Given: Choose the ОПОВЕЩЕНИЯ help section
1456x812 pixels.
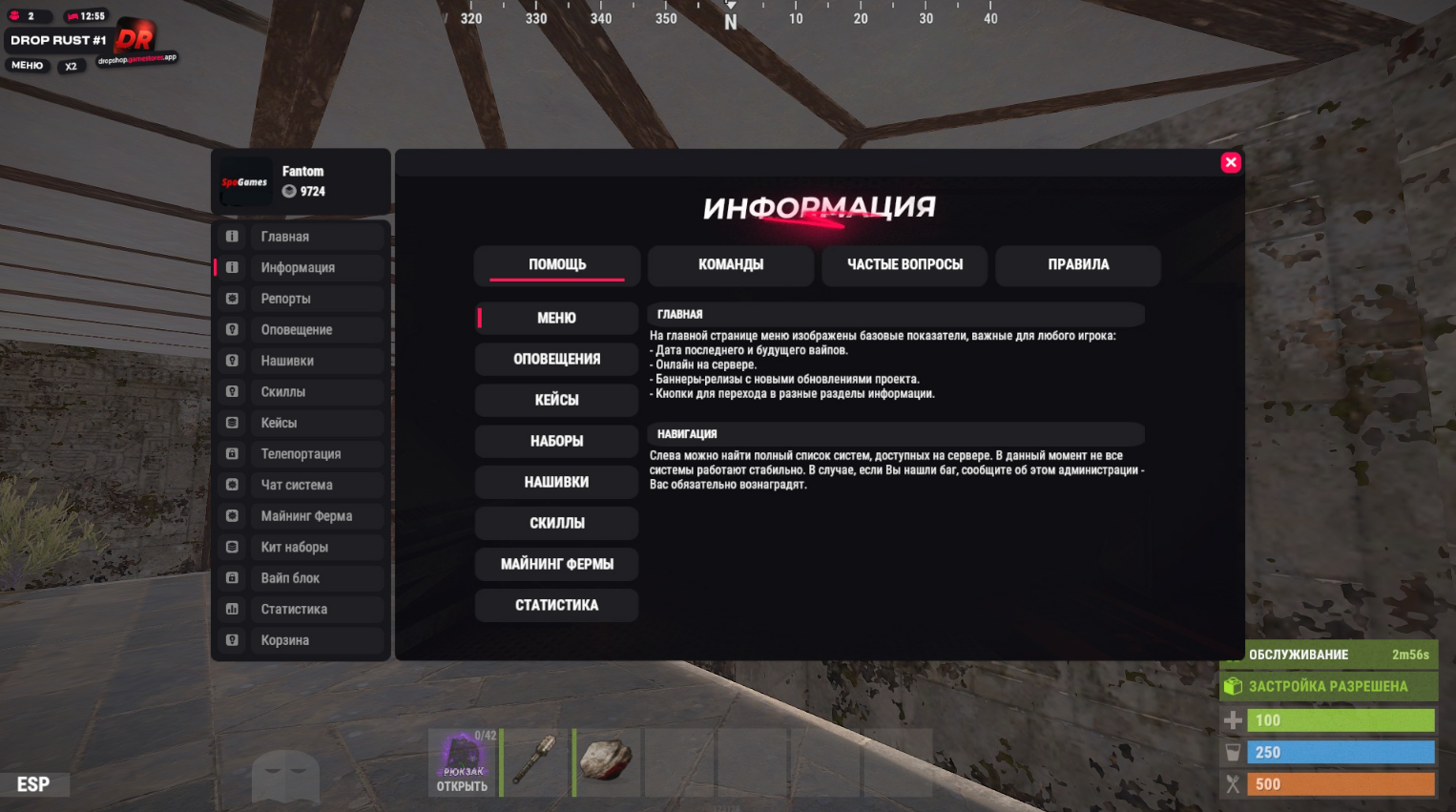Looking at the screenshot, I should pyautogui.click(x=557, y=360).
